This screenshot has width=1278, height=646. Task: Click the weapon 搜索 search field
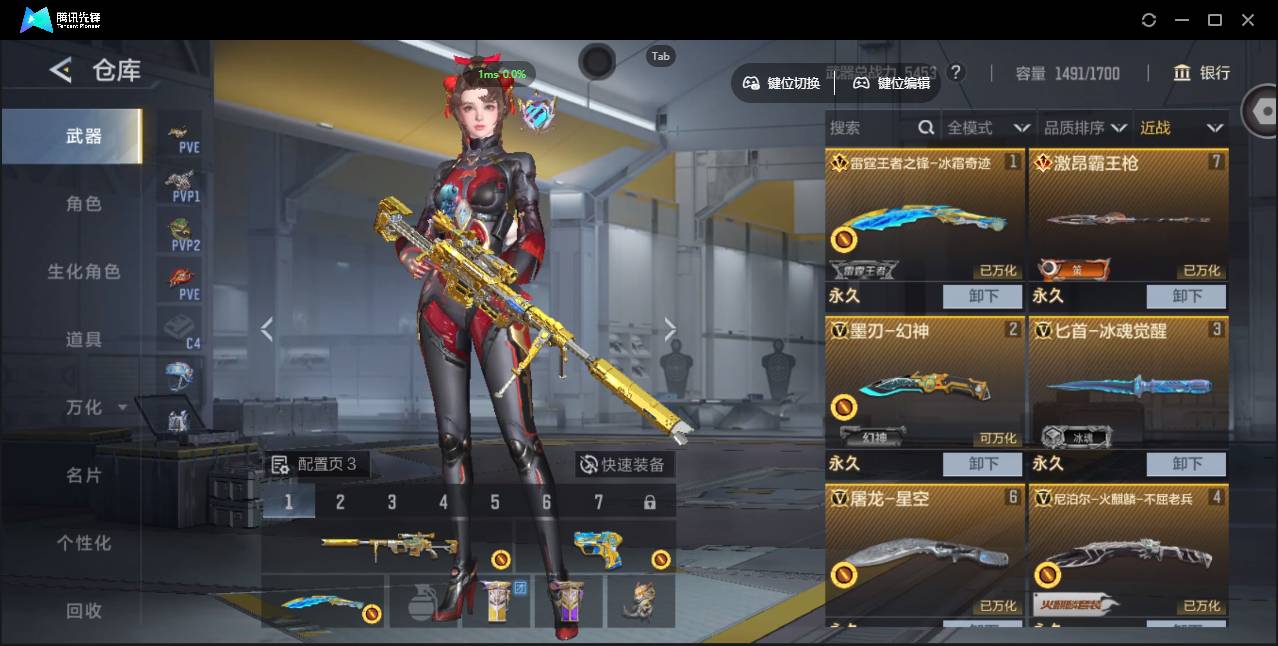tap(870, 128)
